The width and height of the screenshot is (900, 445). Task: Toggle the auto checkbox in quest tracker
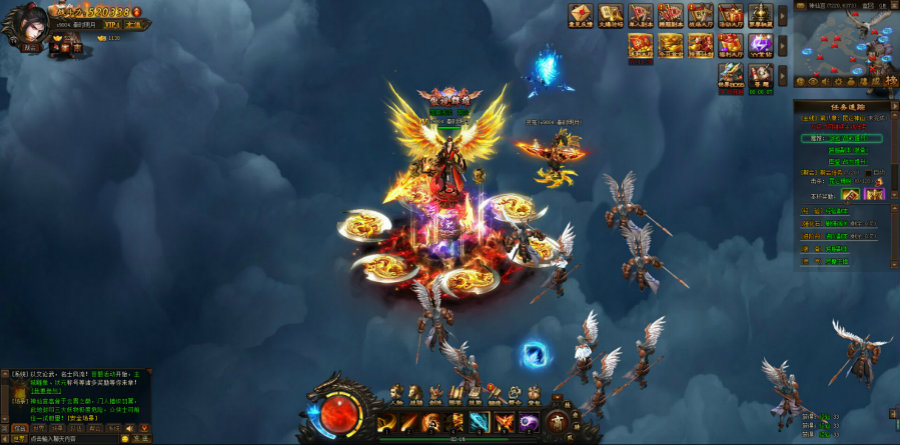coord(869,173)
